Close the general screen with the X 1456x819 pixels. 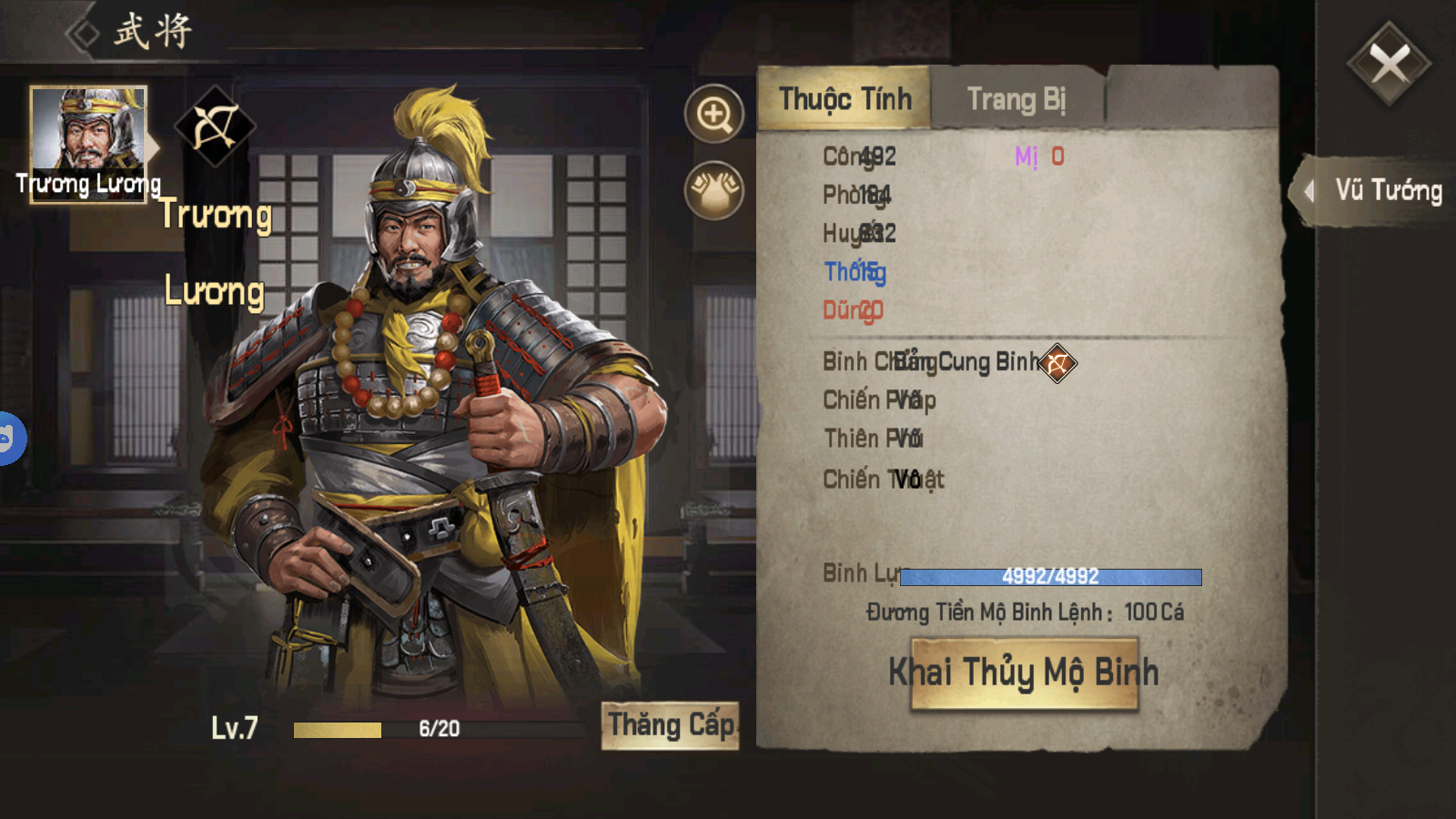click(1389, 64)
